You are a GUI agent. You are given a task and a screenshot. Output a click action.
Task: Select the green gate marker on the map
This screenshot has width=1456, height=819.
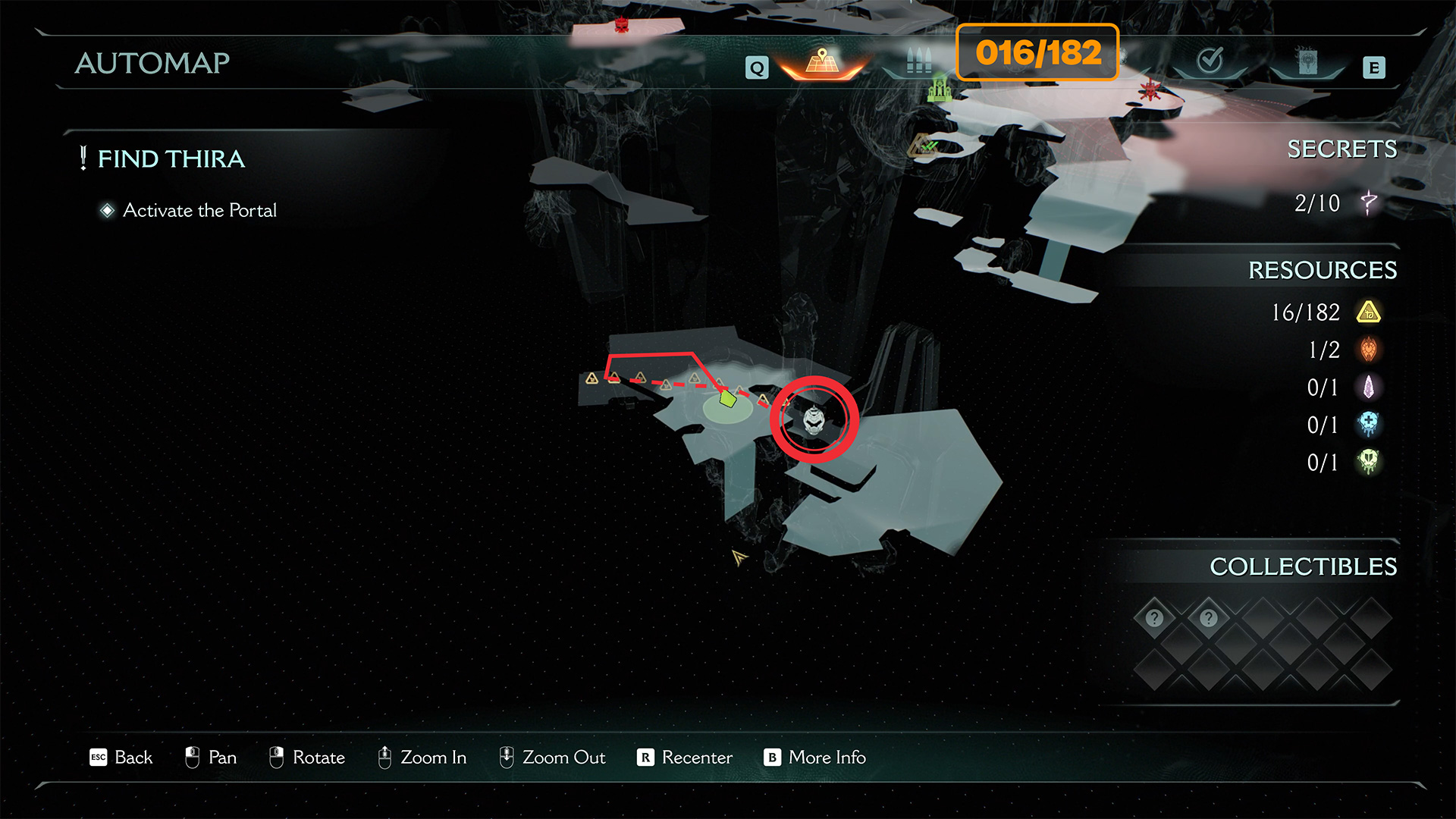(940, 89)
